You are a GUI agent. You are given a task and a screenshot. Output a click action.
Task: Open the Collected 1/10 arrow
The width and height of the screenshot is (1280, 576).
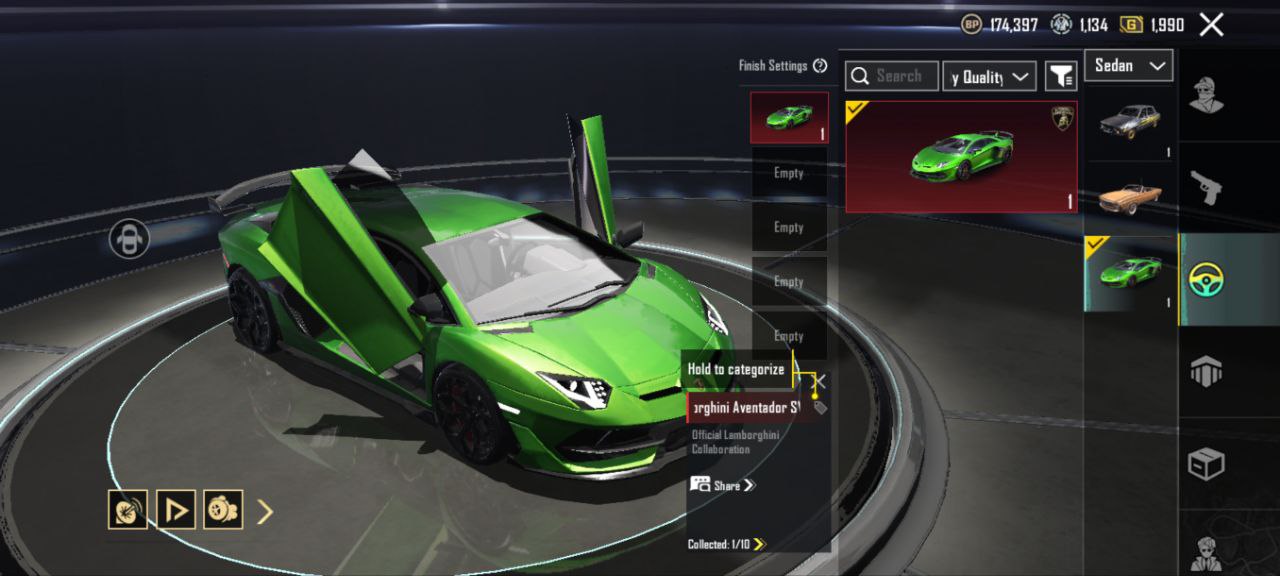(x=759, y=544)
